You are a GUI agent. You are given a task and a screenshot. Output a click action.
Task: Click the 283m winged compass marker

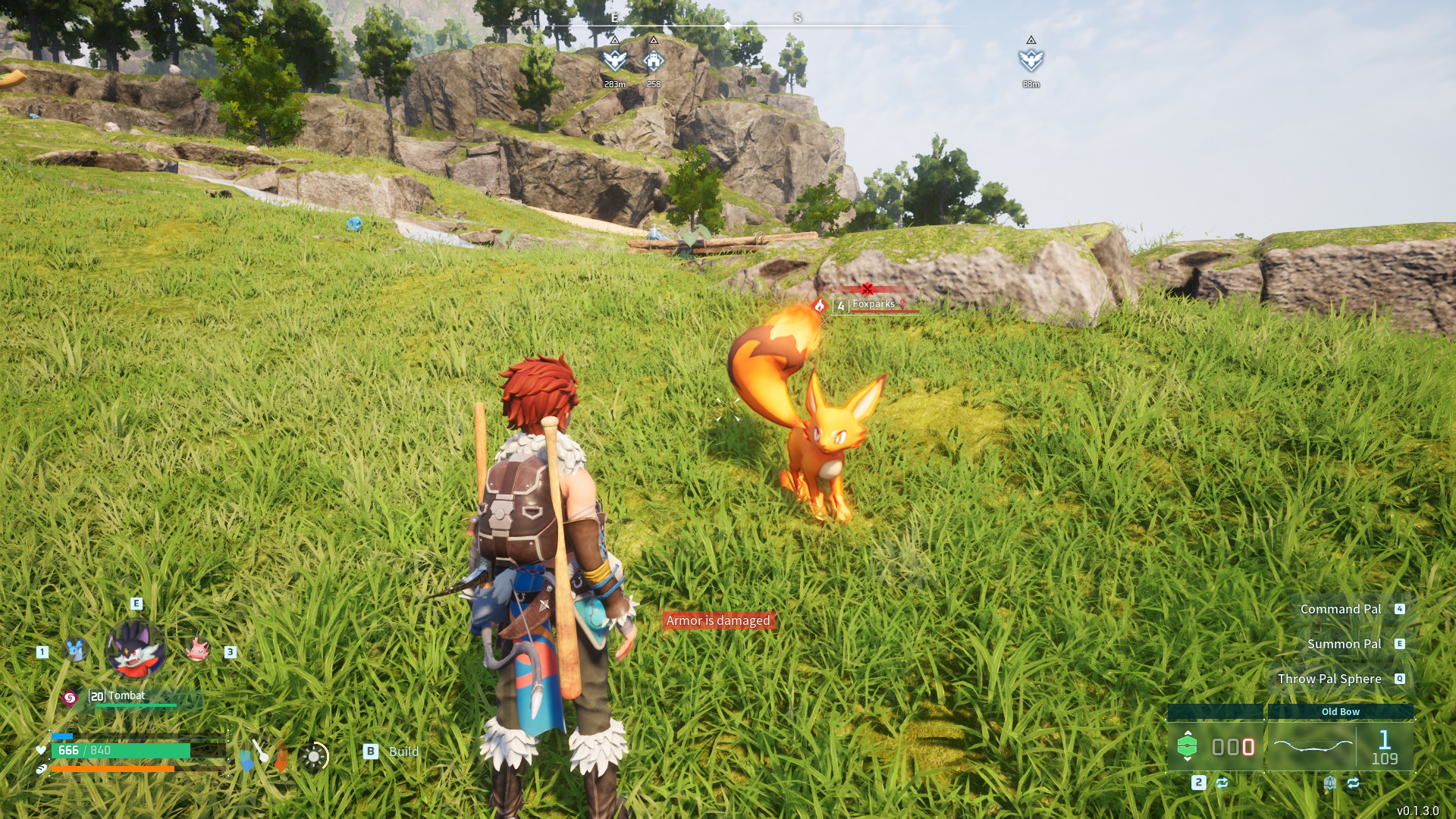tap(614, 59)
